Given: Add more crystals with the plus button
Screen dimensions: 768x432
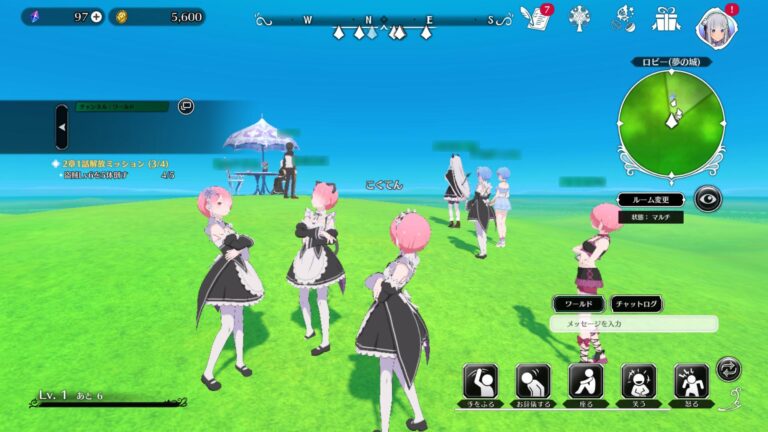Looking at the screenshot, I should click(x=96, y=17).
